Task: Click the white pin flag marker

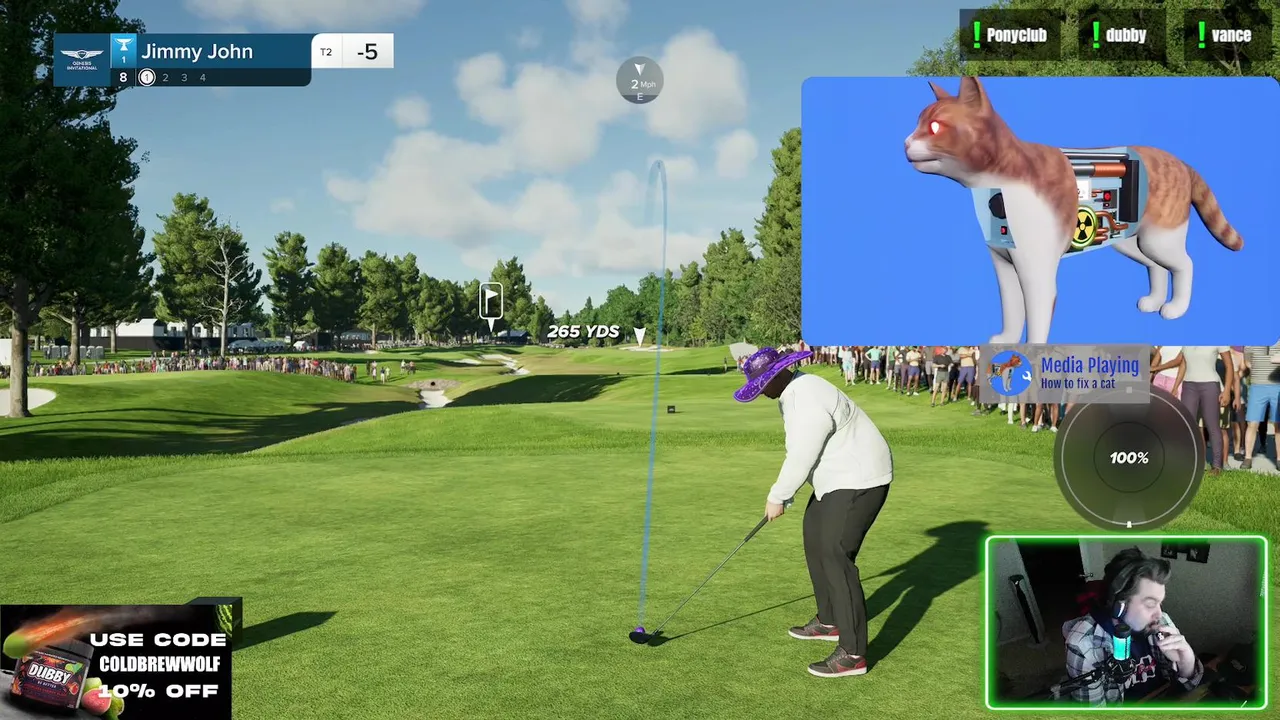Action: [x=491, y=300]
